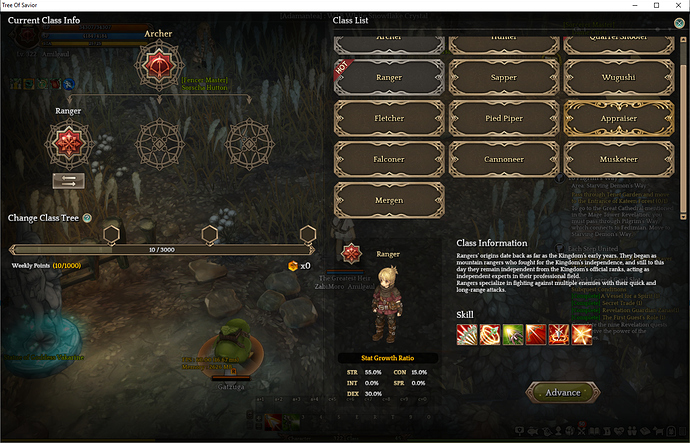Choose the Sapper class
Screen dimensions: 690x443
pyautogui.click(x=503, y=74)
